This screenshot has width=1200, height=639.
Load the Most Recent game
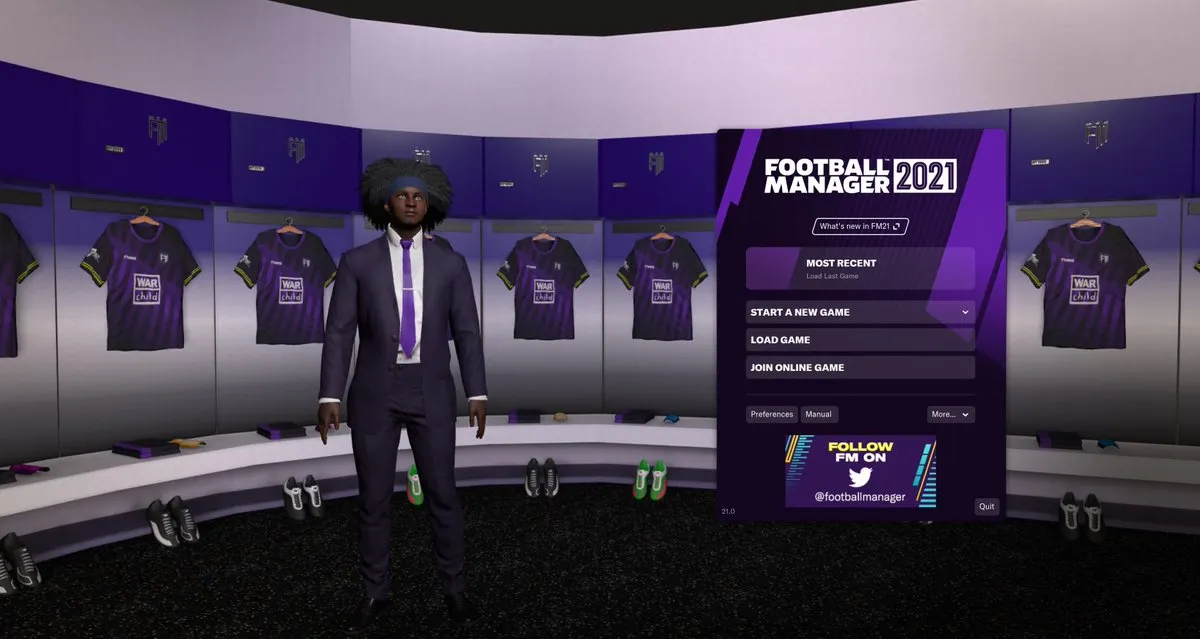(860, 268)
